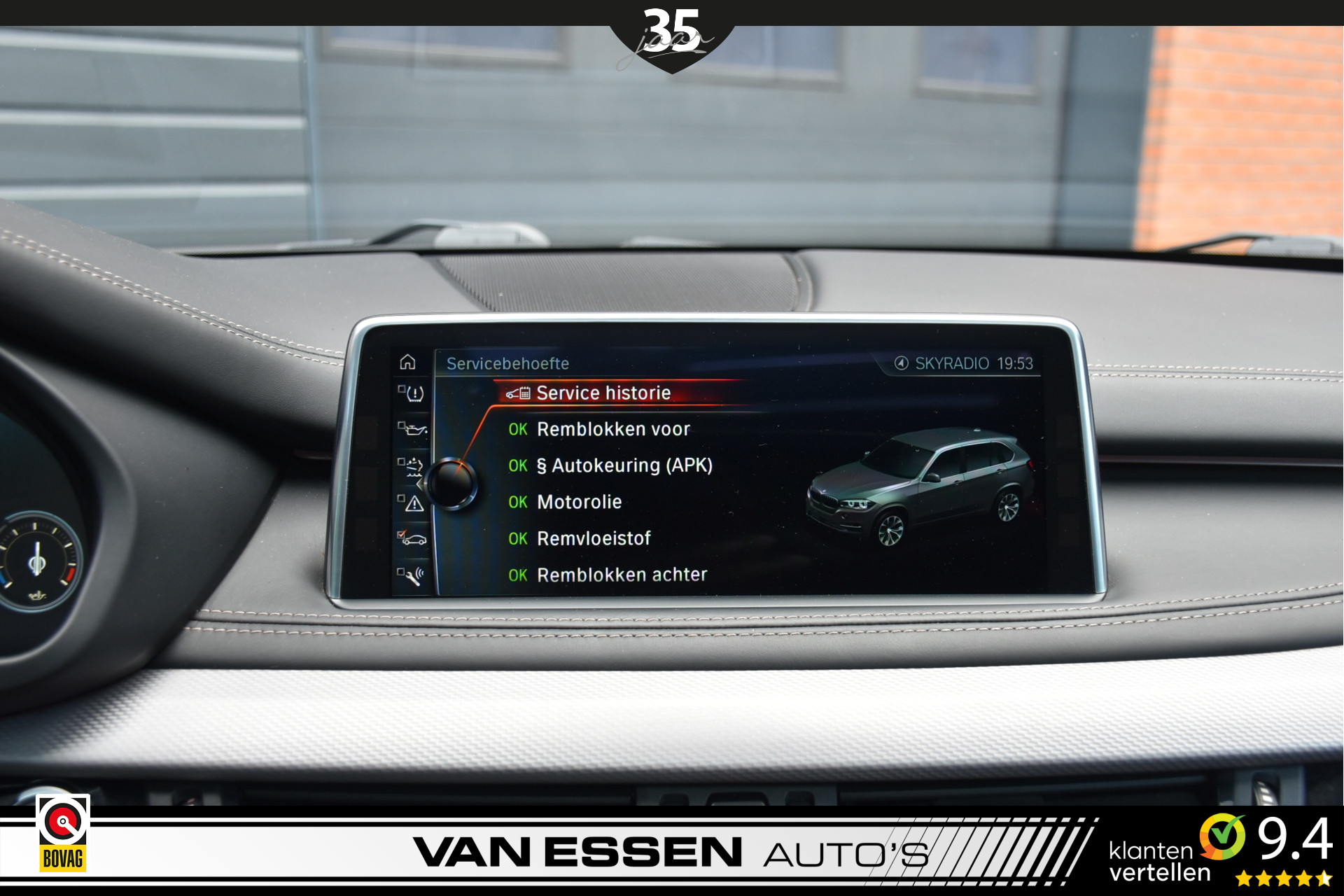
Task: Select the Remblokken voor row
Action: point(612,429)
